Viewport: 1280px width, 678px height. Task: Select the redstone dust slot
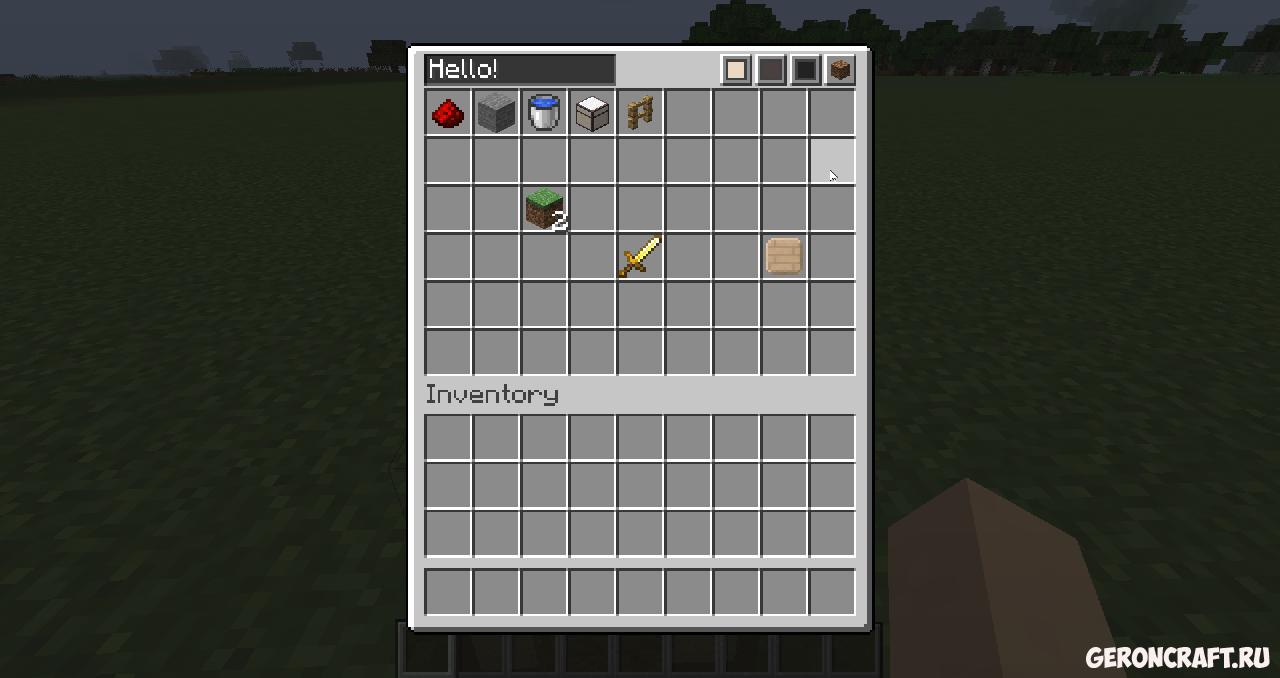click(x=448, y=113)
